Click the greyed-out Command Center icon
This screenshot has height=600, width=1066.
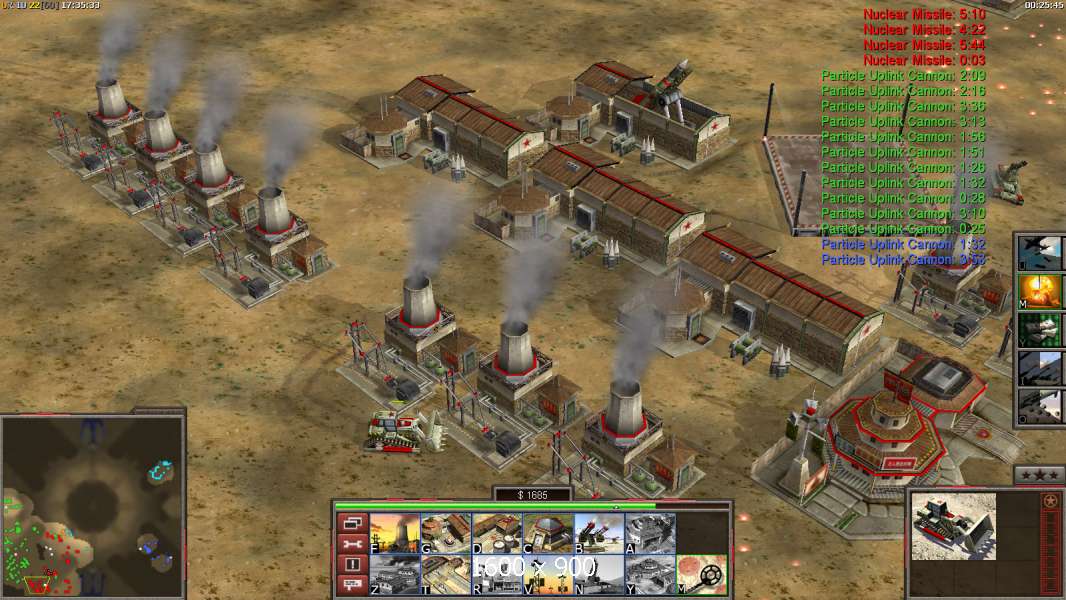(x=649, y=575)
